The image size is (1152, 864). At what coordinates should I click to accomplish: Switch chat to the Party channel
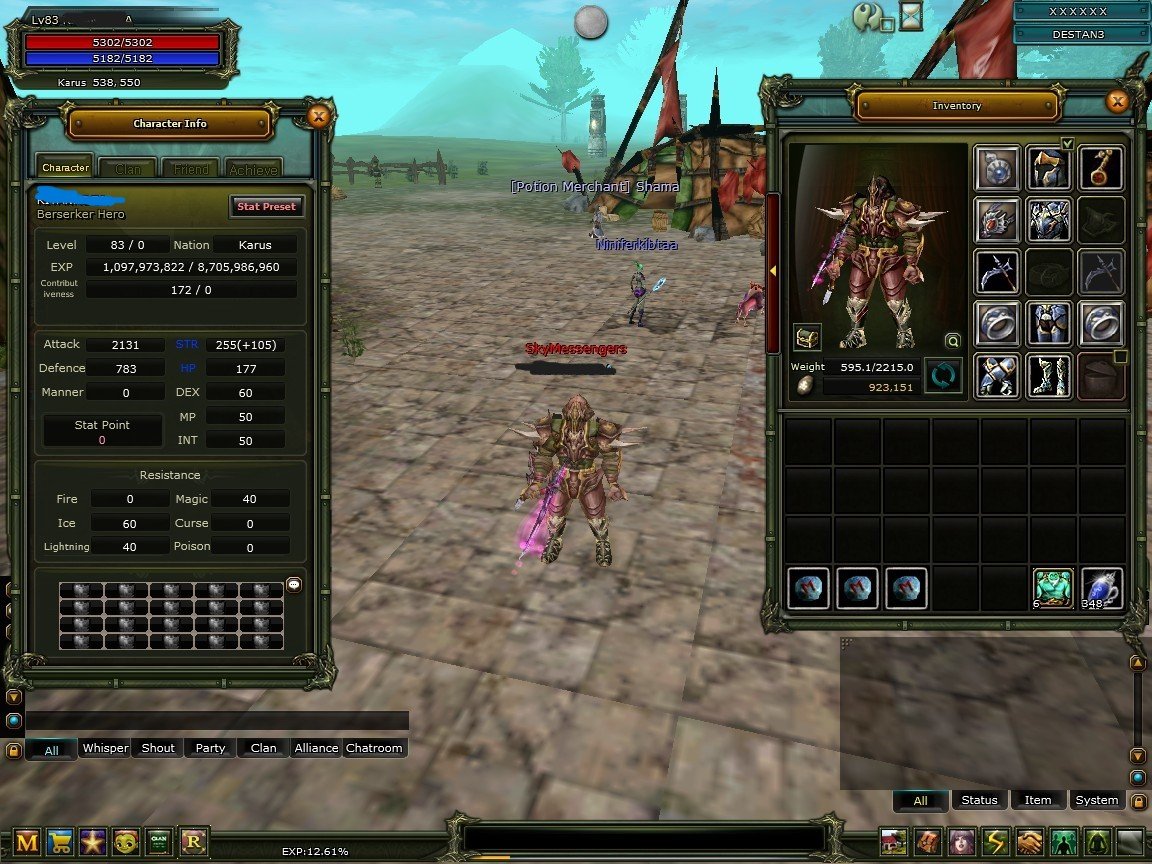click(x=210, y=748)
